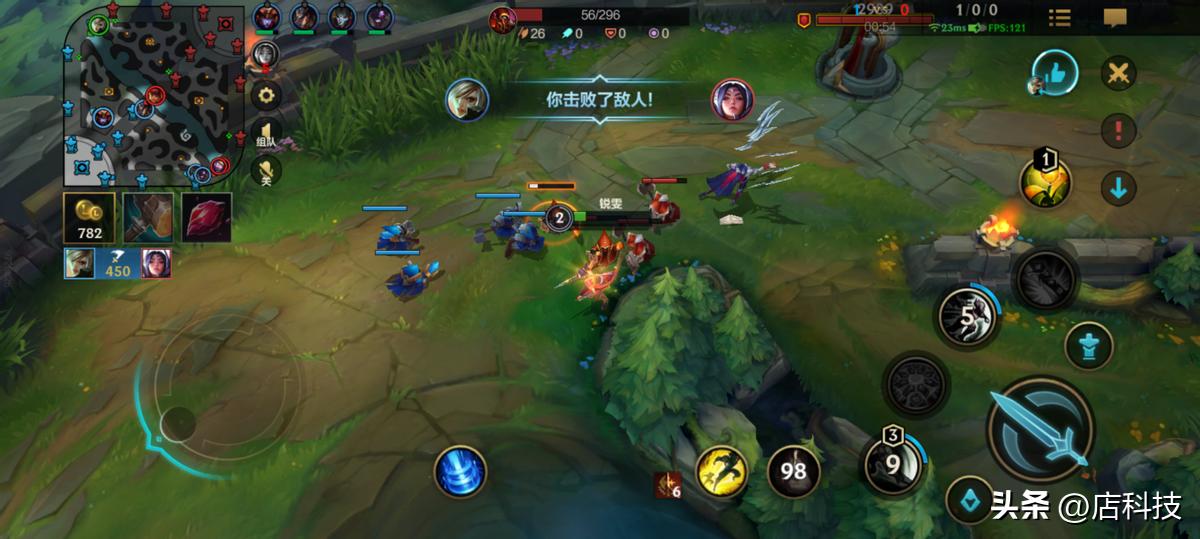Select the summoner spell showing 98 cooldown

pyautogui.click(x=794, y=472)
